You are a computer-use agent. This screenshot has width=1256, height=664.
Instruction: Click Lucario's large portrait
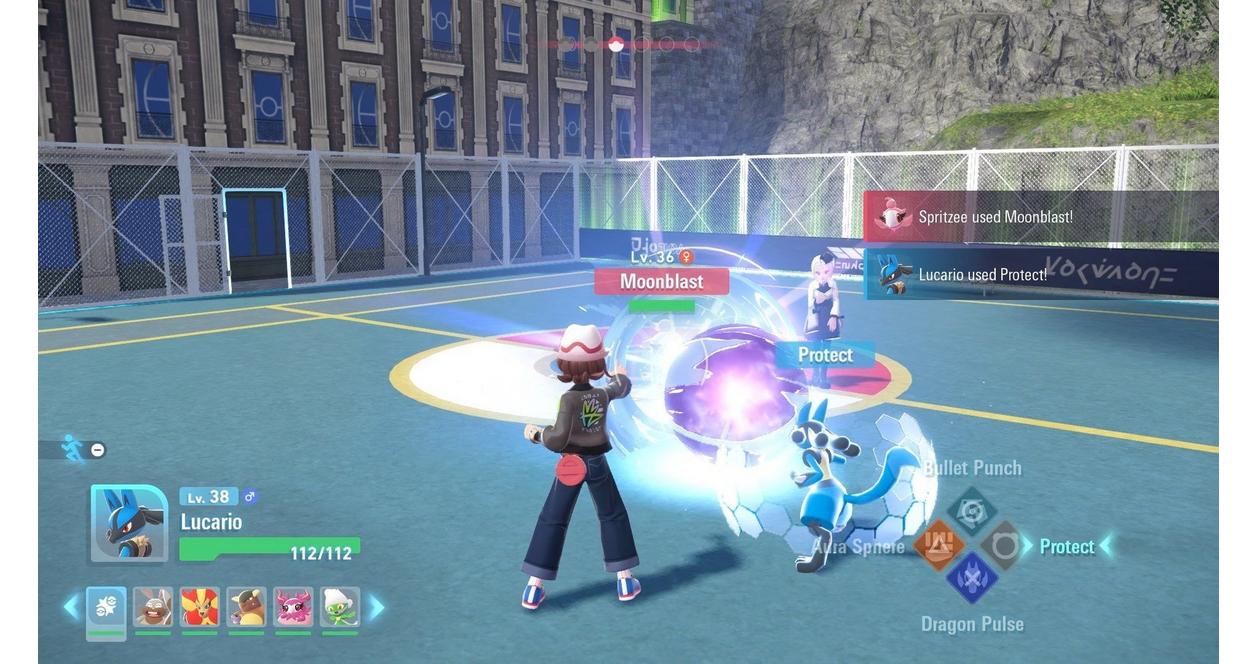tap(129, 523)
